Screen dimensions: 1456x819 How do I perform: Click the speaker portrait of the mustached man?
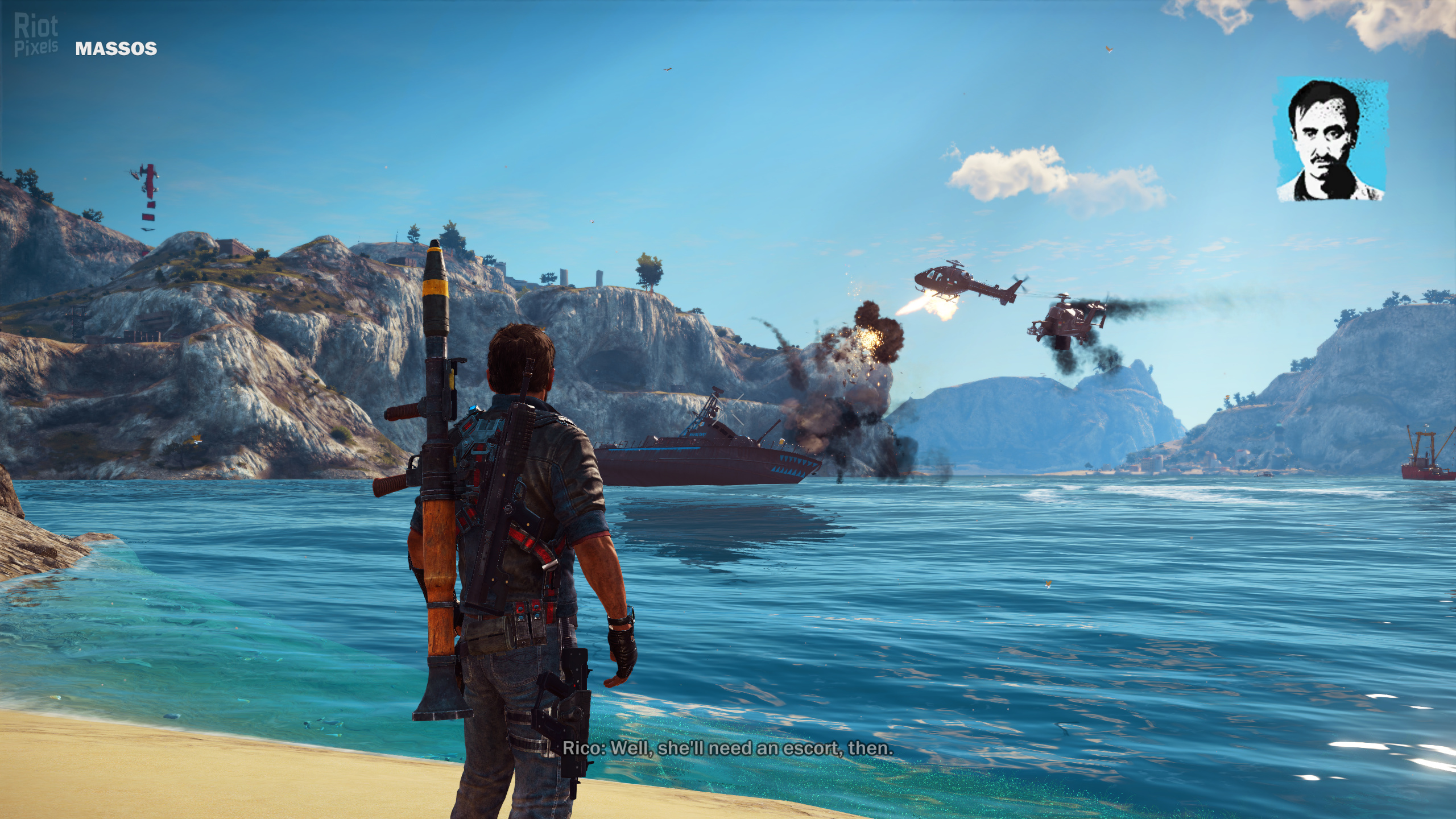click(x=1330, y=140)
